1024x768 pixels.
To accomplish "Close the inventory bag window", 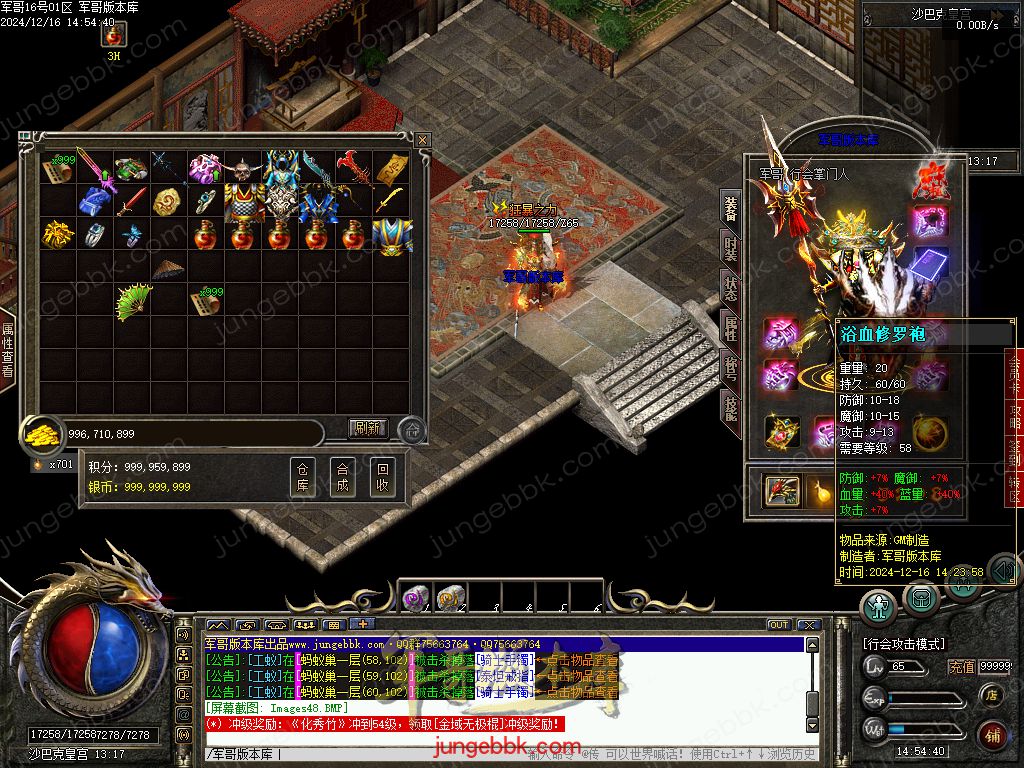I will point(423,139).
